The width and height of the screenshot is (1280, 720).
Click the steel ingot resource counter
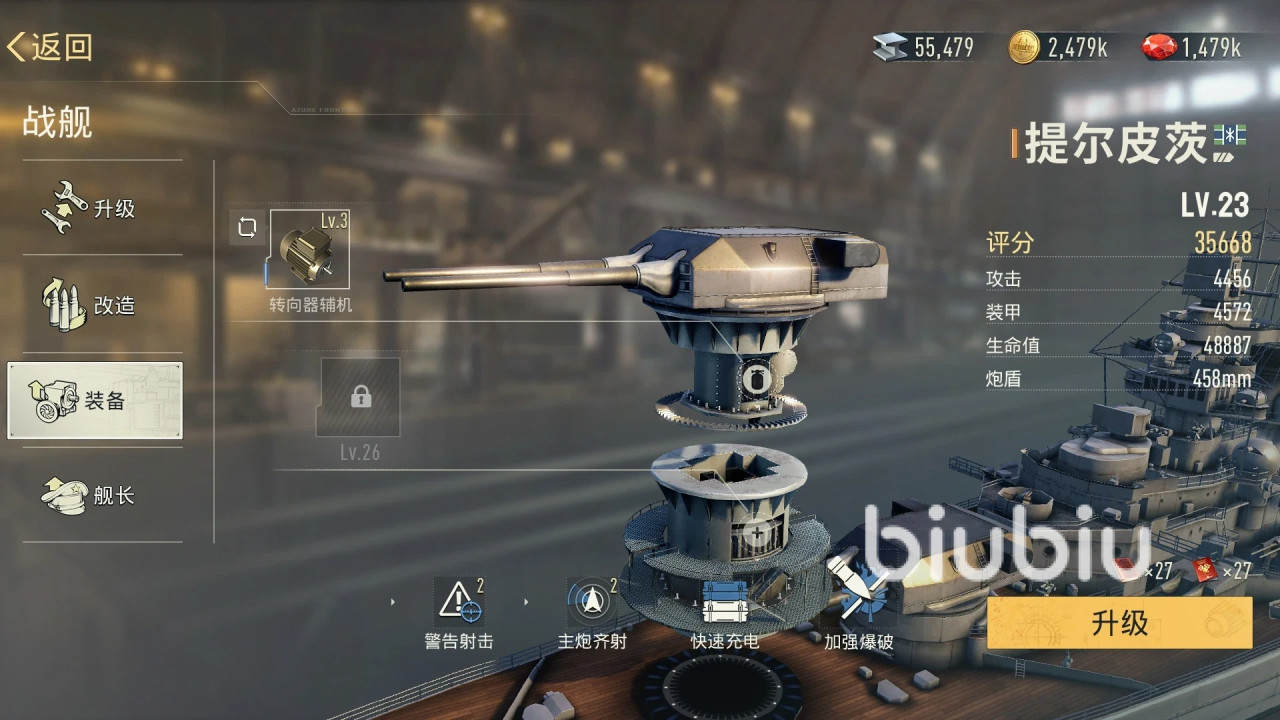click(x=923, y=47)
